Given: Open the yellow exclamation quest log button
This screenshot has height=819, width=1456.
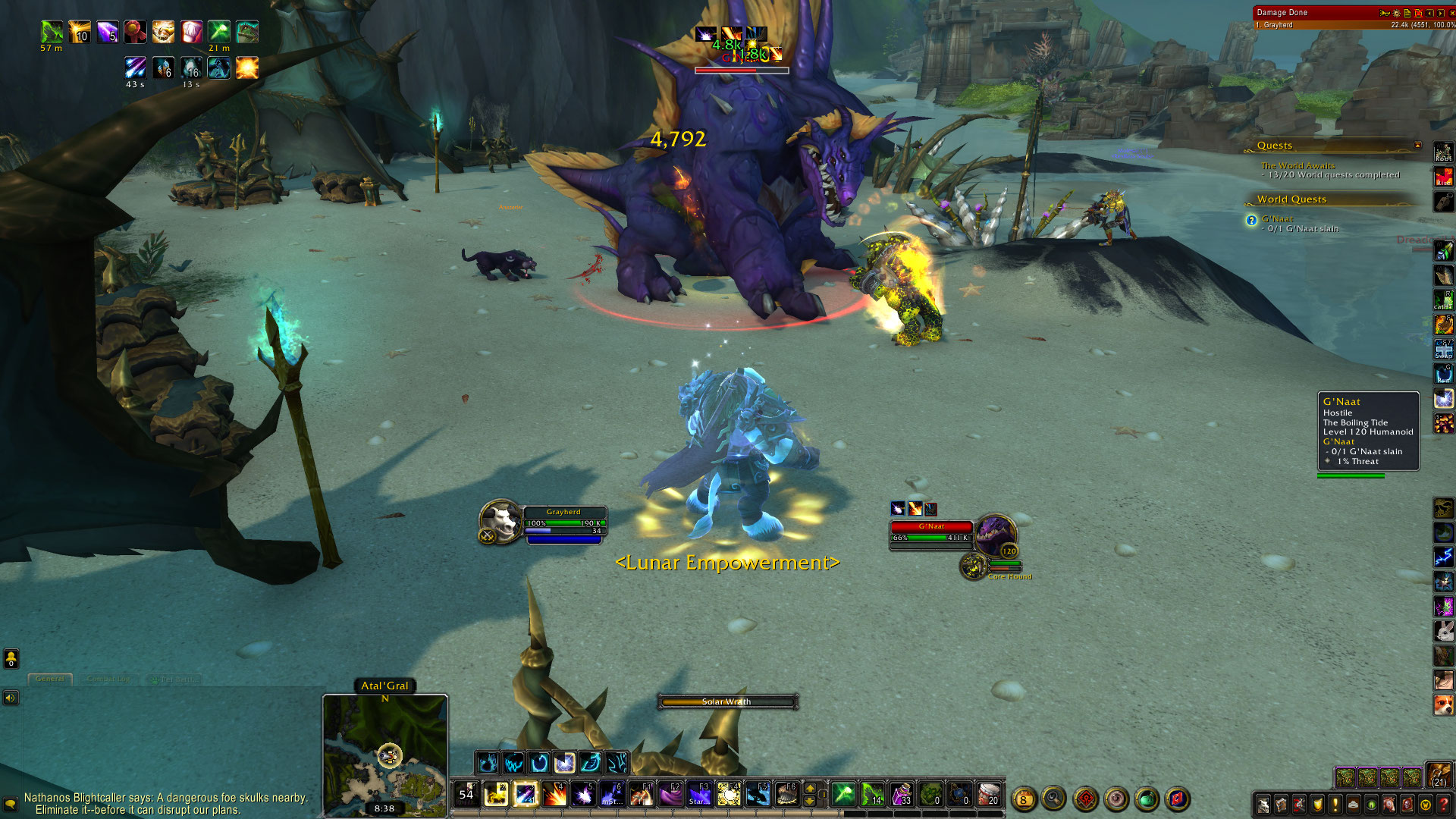Looking at the screenshot, I should (x=1335, y=805).
